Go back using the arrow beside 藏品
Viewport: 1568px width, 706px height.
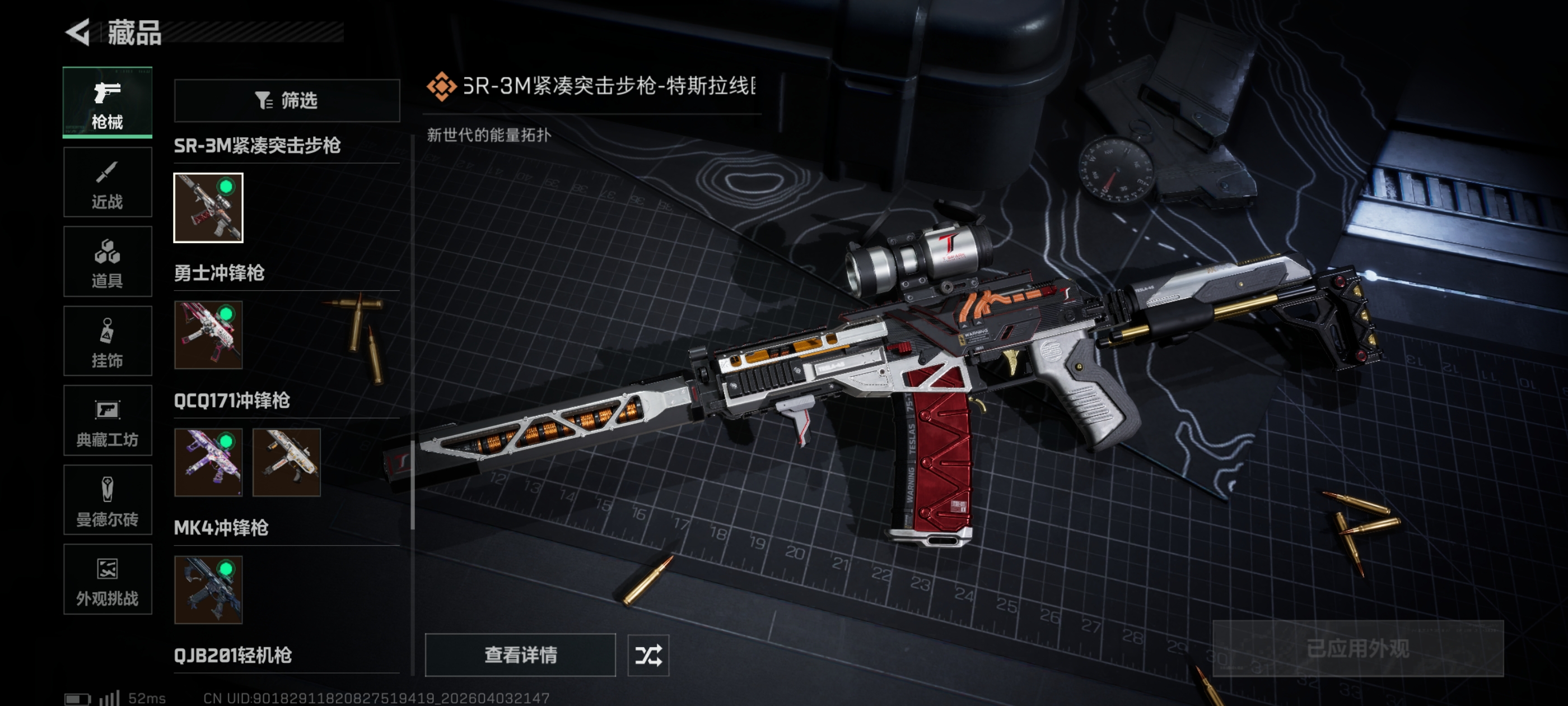coord(78,32)
